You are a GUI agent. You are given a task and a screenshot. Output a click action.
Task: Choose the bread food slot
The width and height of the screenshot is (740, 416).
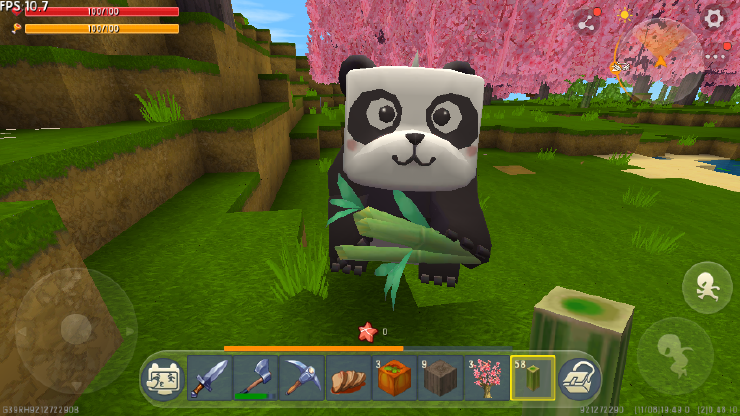coord(348,378)
